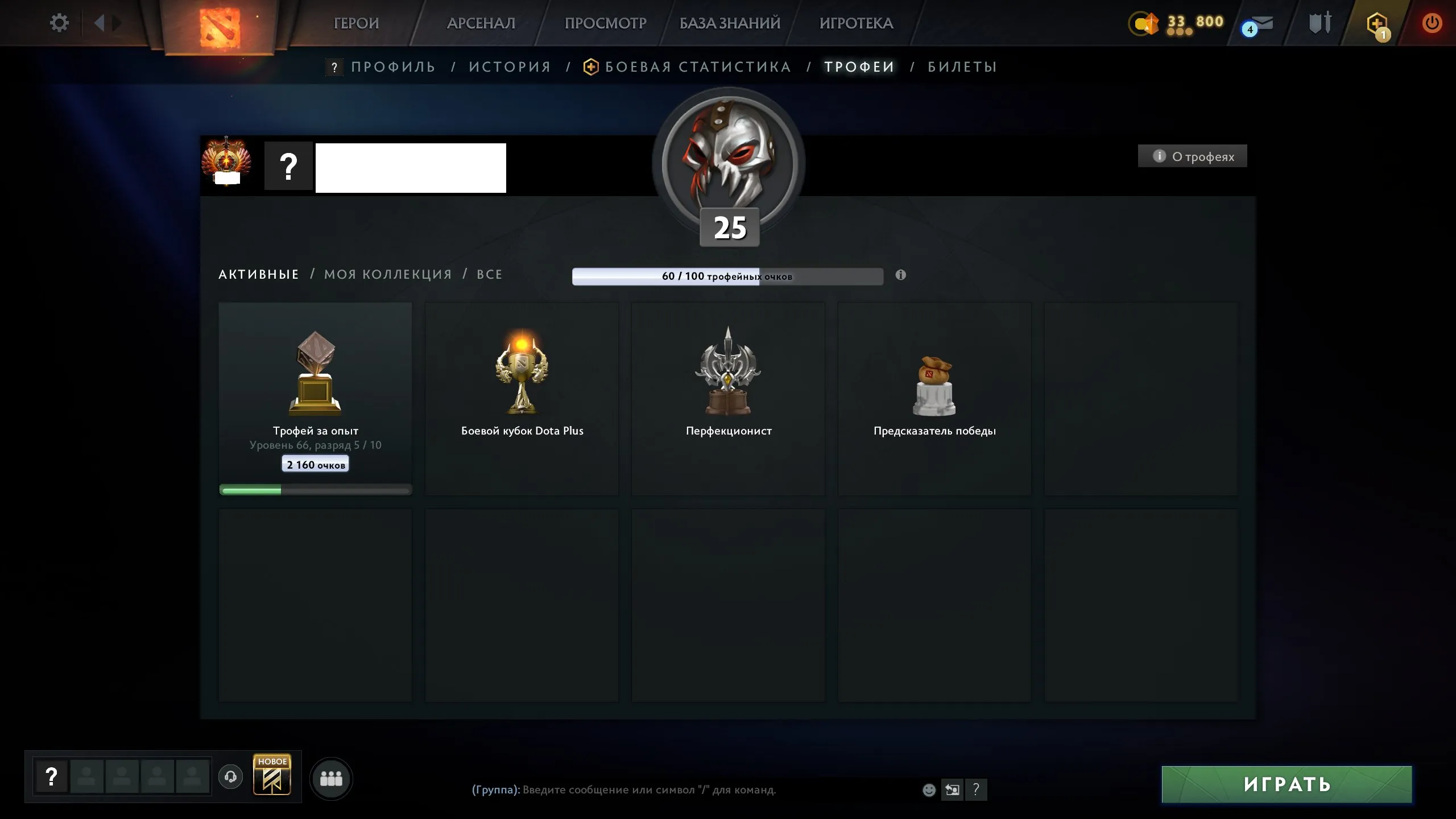Open Settings with the gear icon

tap(59, 22)
